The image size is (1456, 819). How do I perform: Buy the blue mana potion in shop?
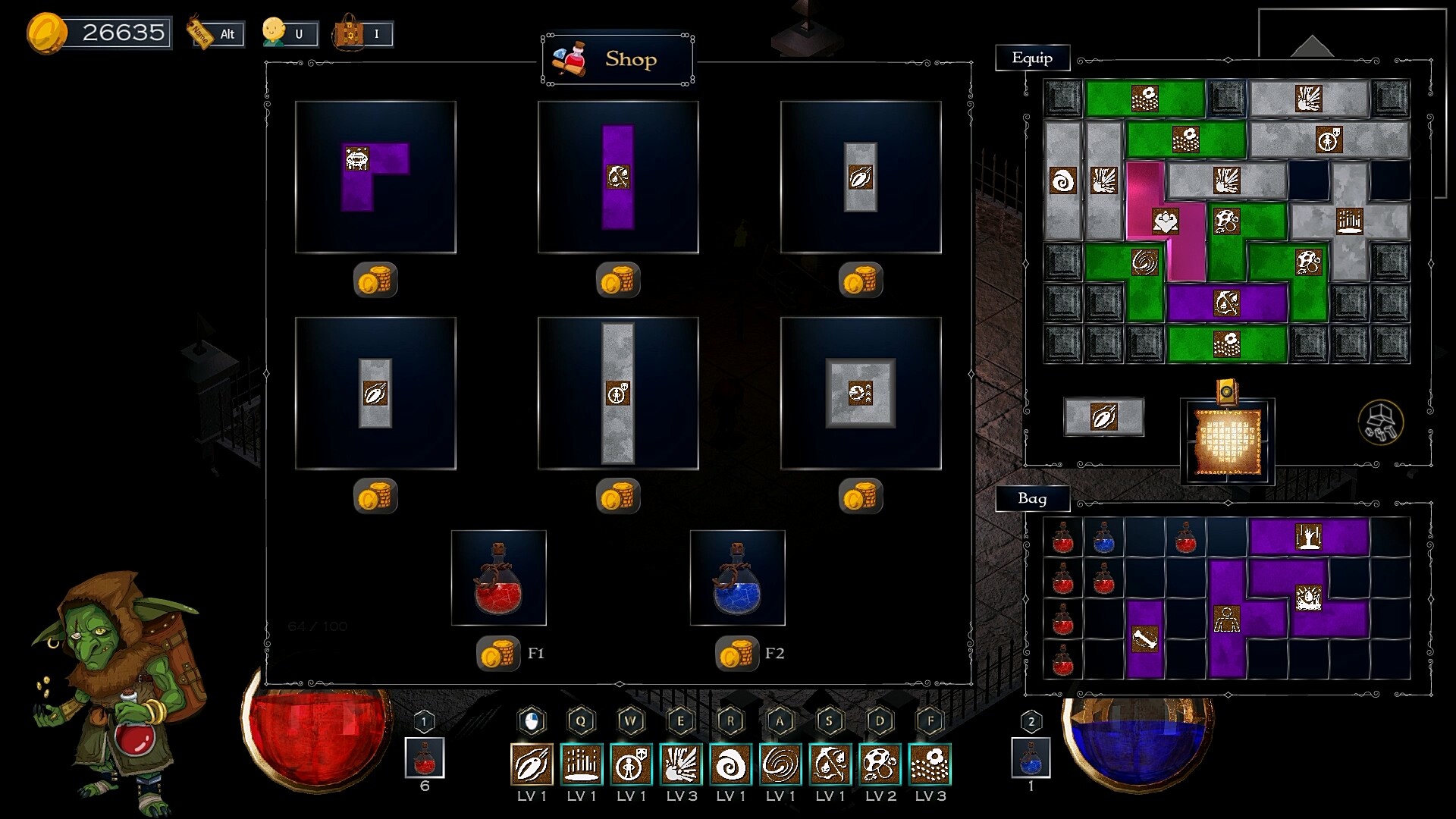[x=737, y=578]
